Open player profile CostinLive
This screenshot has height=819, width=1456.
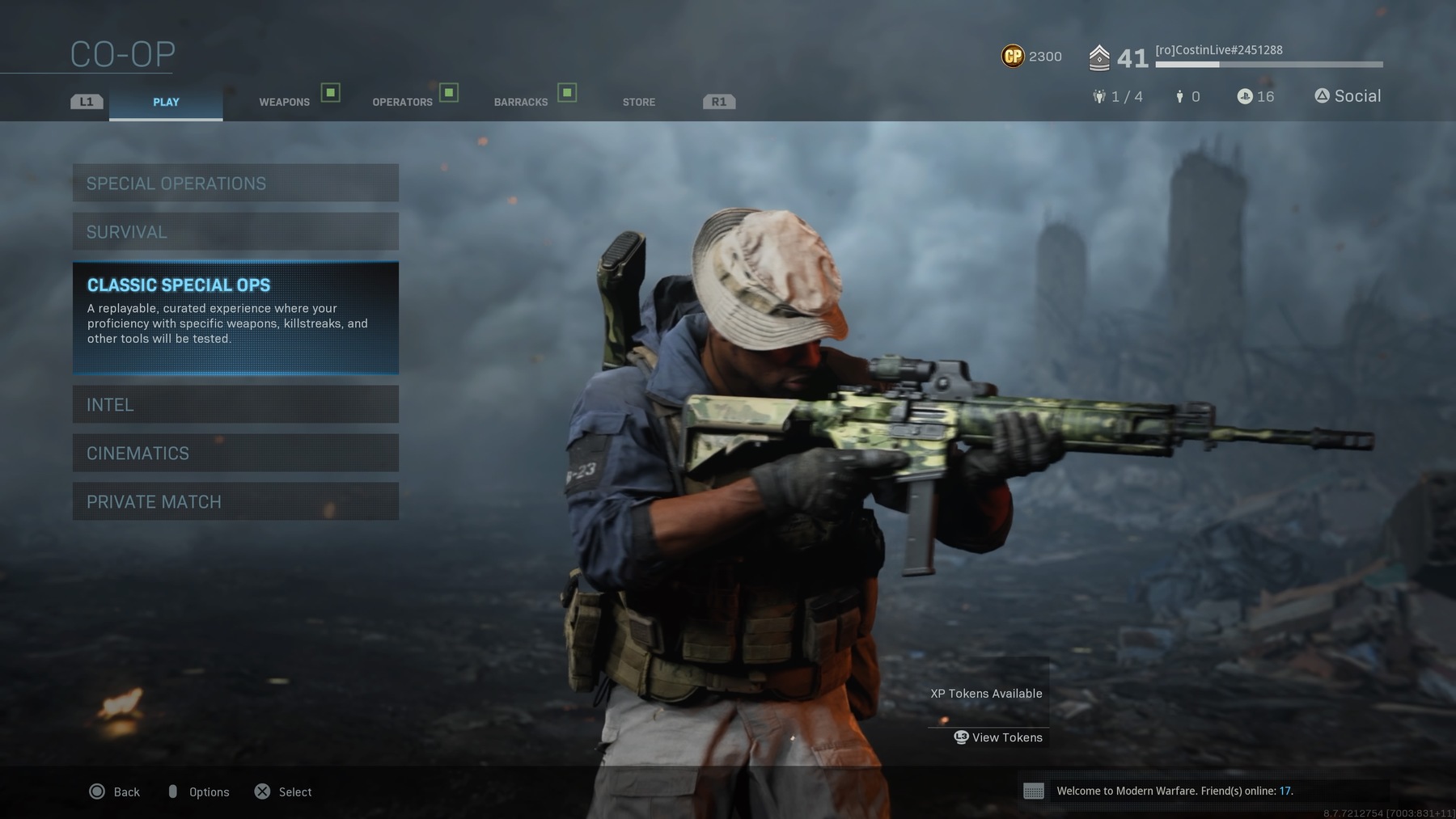[1218, 50]
